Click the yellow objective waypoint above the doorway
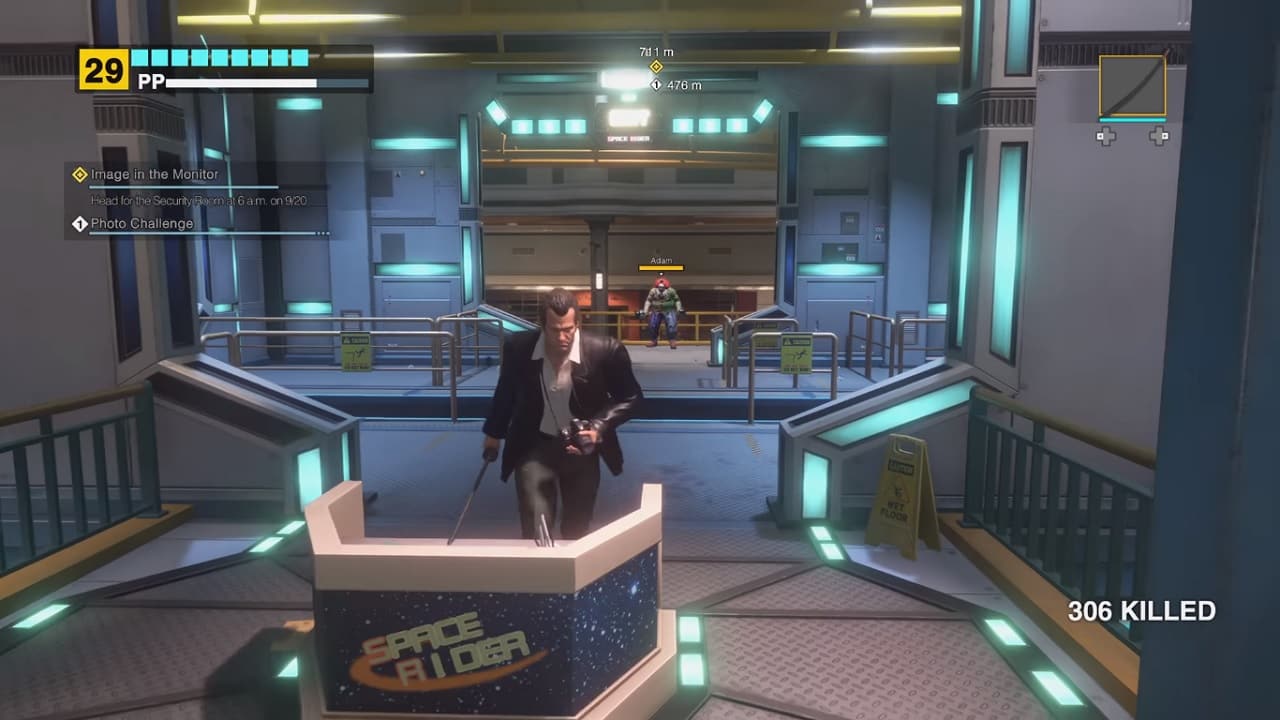Screen dimensions: 1280x720 pos(657,65)
